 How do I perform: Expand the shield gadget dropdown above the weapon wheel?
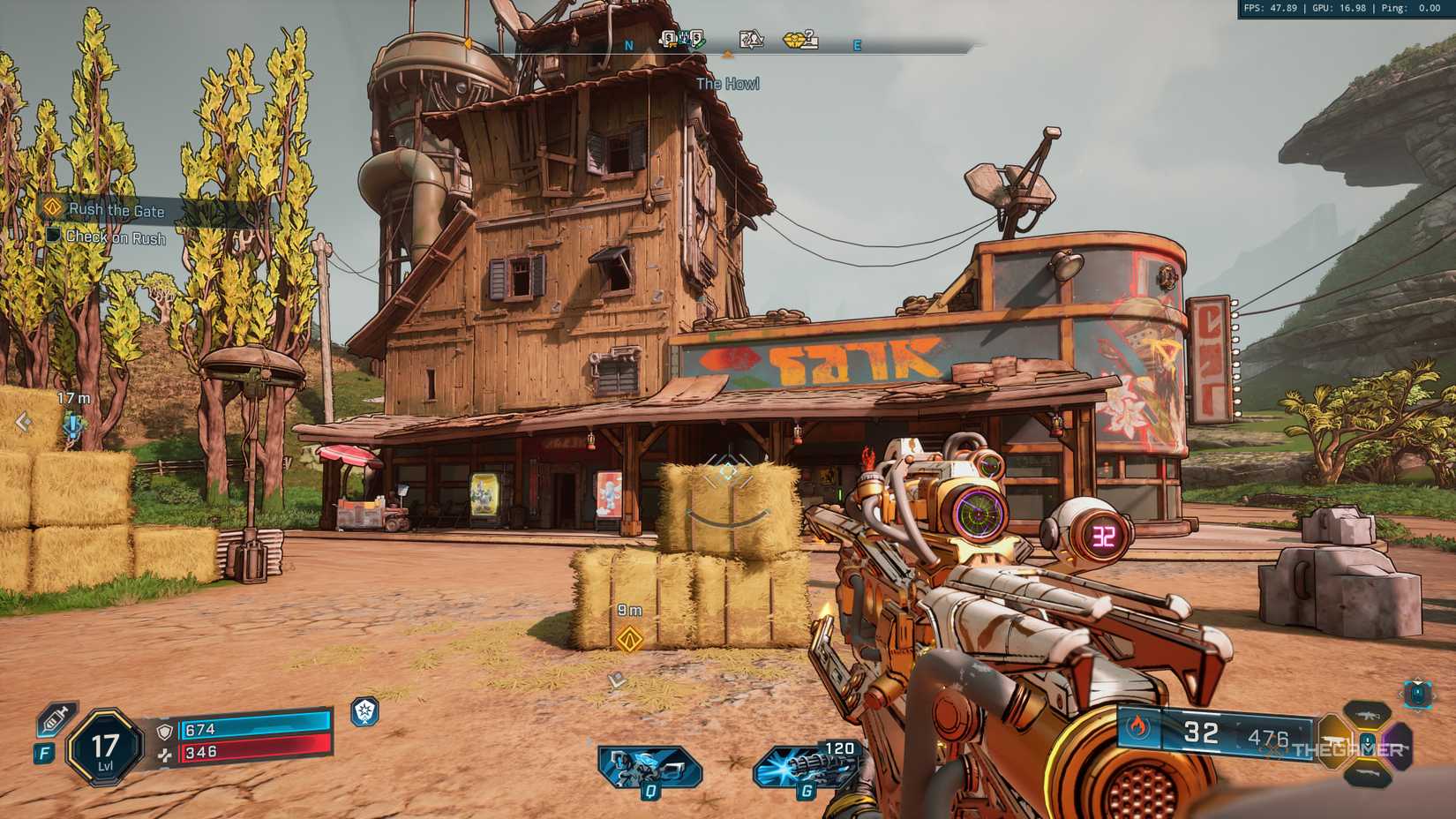pyautogui.click(x=1418, y=695)
